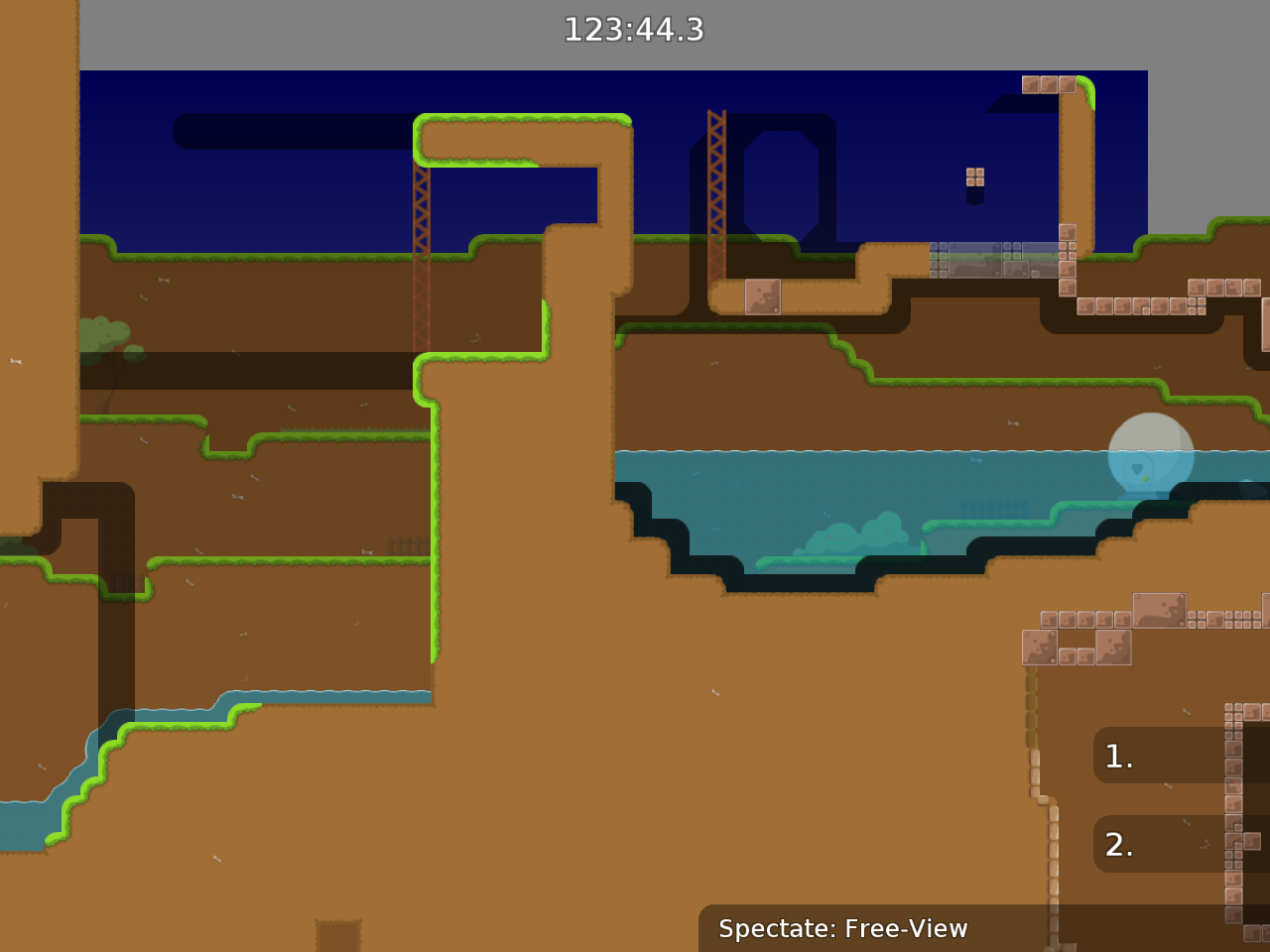Screen dimensions: 1270x952
Task: Click the lone brick block below the sky platform
Action: [x=762, y=296]
